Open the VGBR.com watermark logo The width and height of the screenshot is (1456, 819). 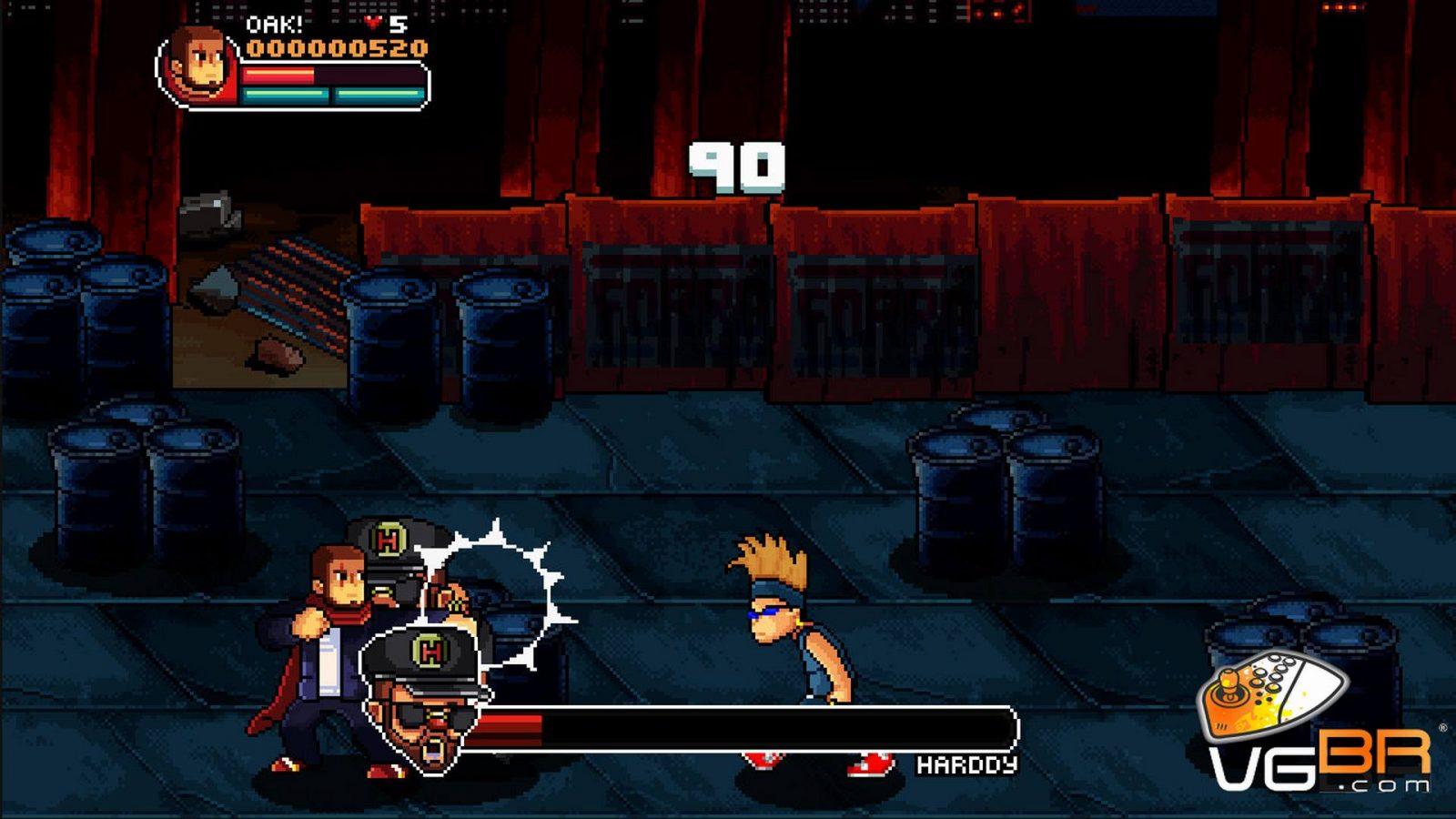point(1317,723)
